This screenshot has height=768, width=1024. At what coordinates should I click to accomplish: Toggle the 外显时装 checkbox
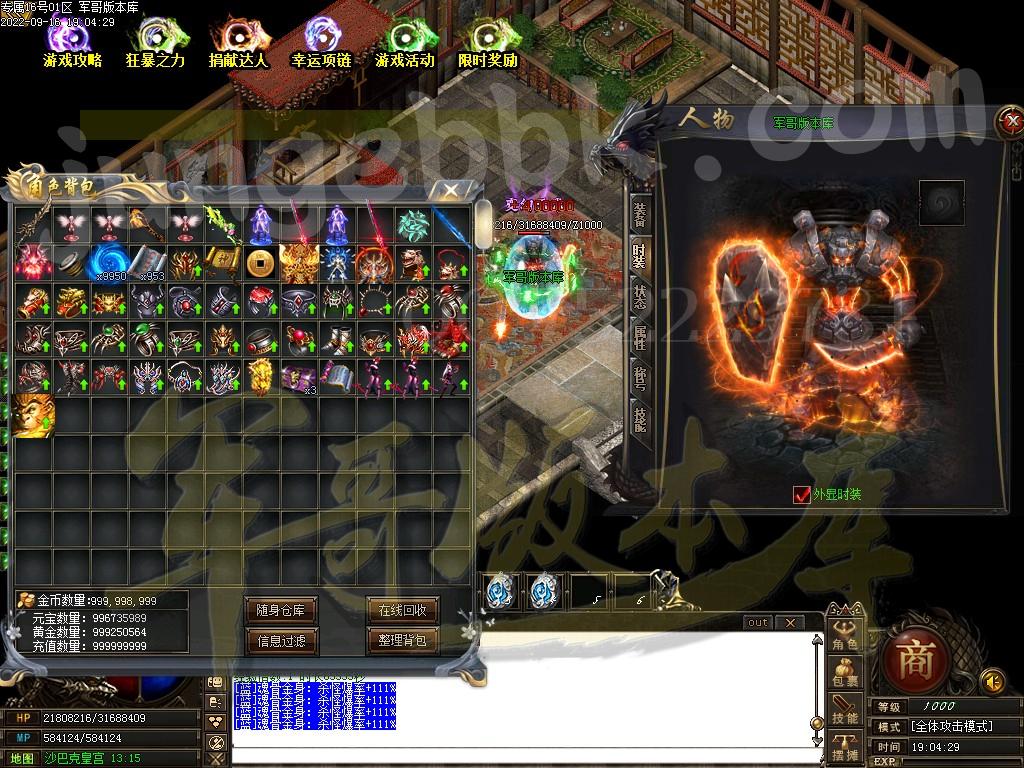pos(801,494)
